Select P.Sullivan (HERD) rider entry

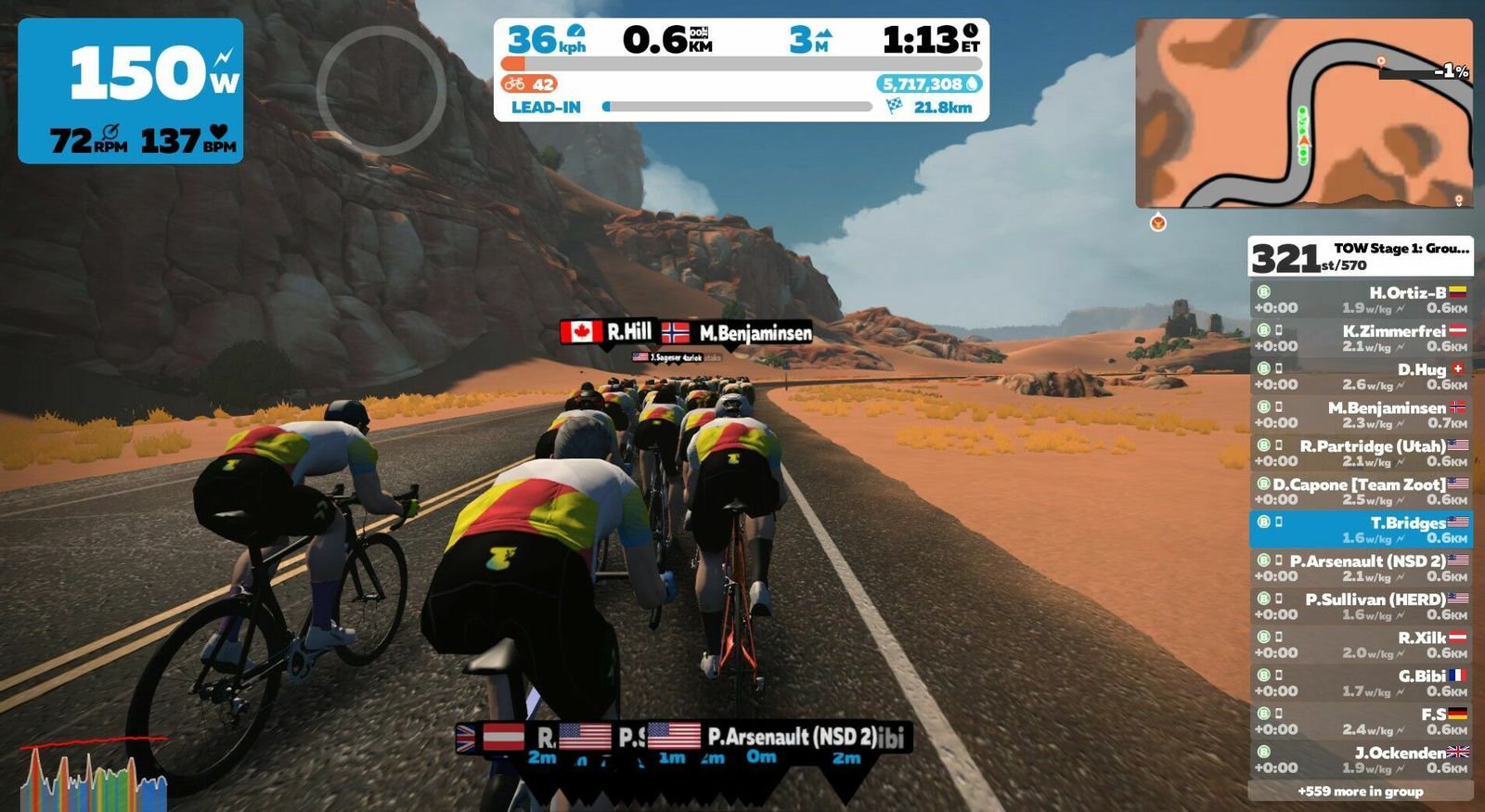(x=1360, y=606)
